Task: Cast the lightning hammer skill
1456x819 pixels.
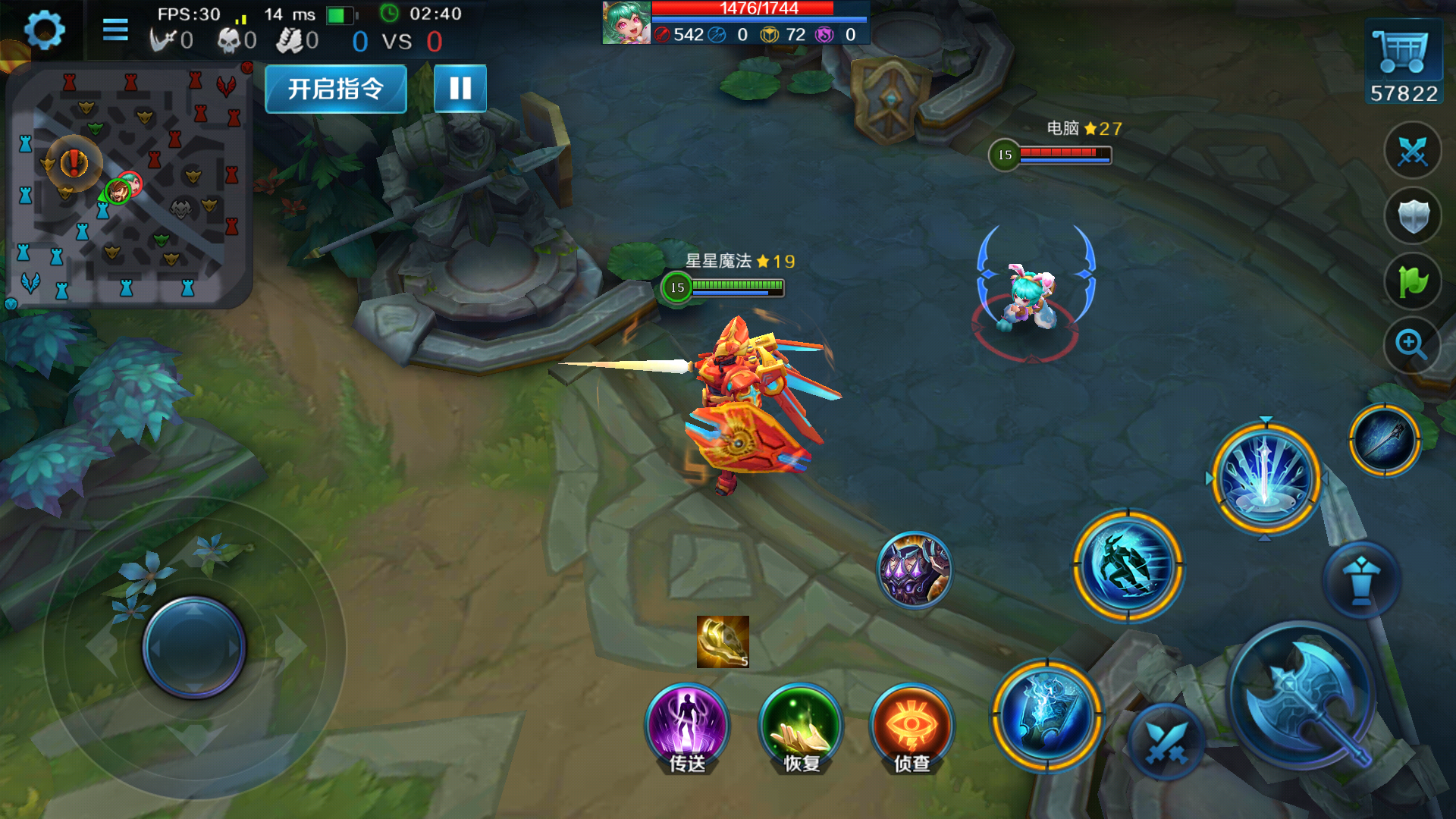Action: 1047,715
